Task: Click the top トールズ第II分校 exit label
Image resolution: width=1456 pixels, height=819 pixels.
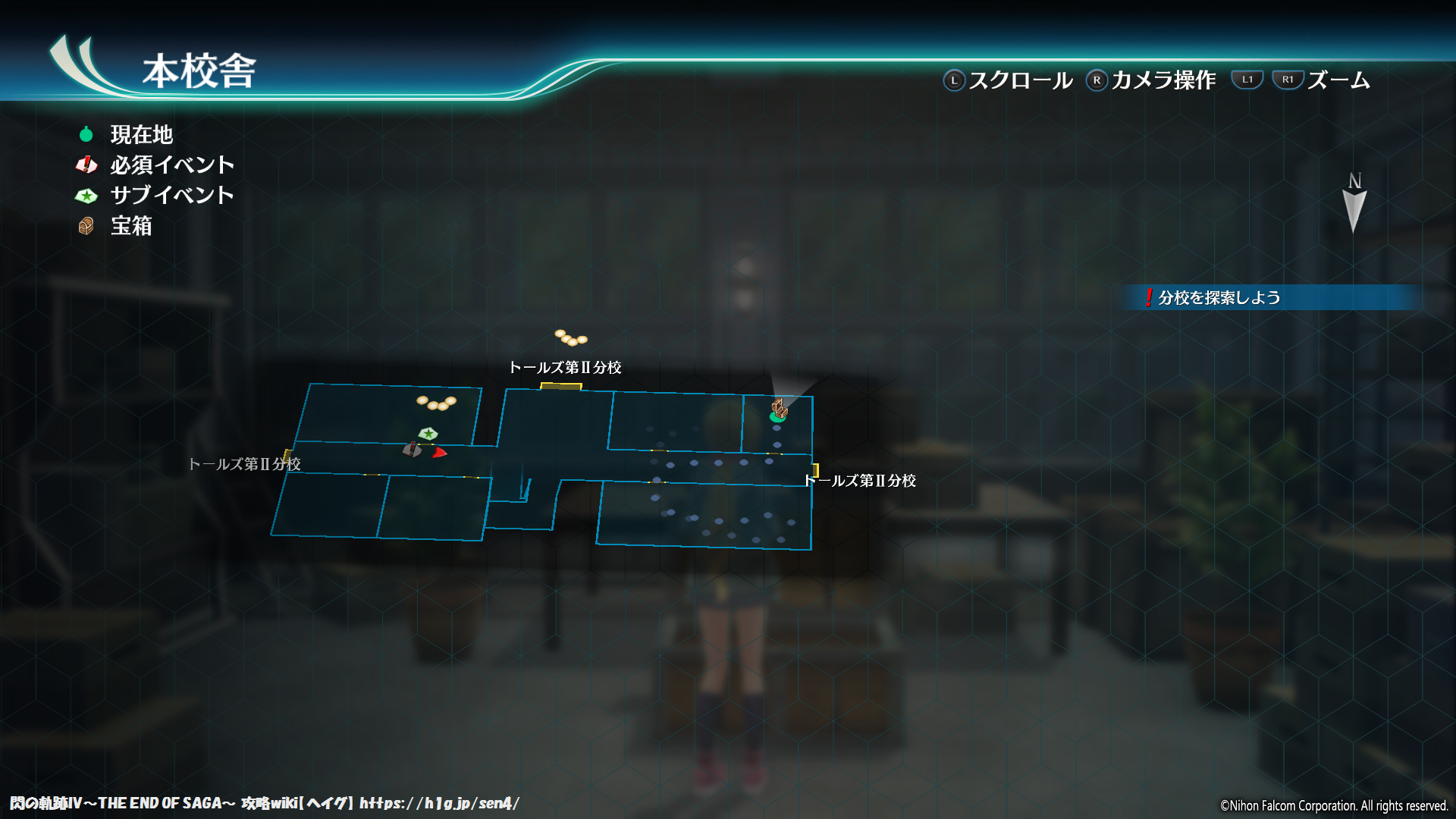Action: [x=565, y=368]
